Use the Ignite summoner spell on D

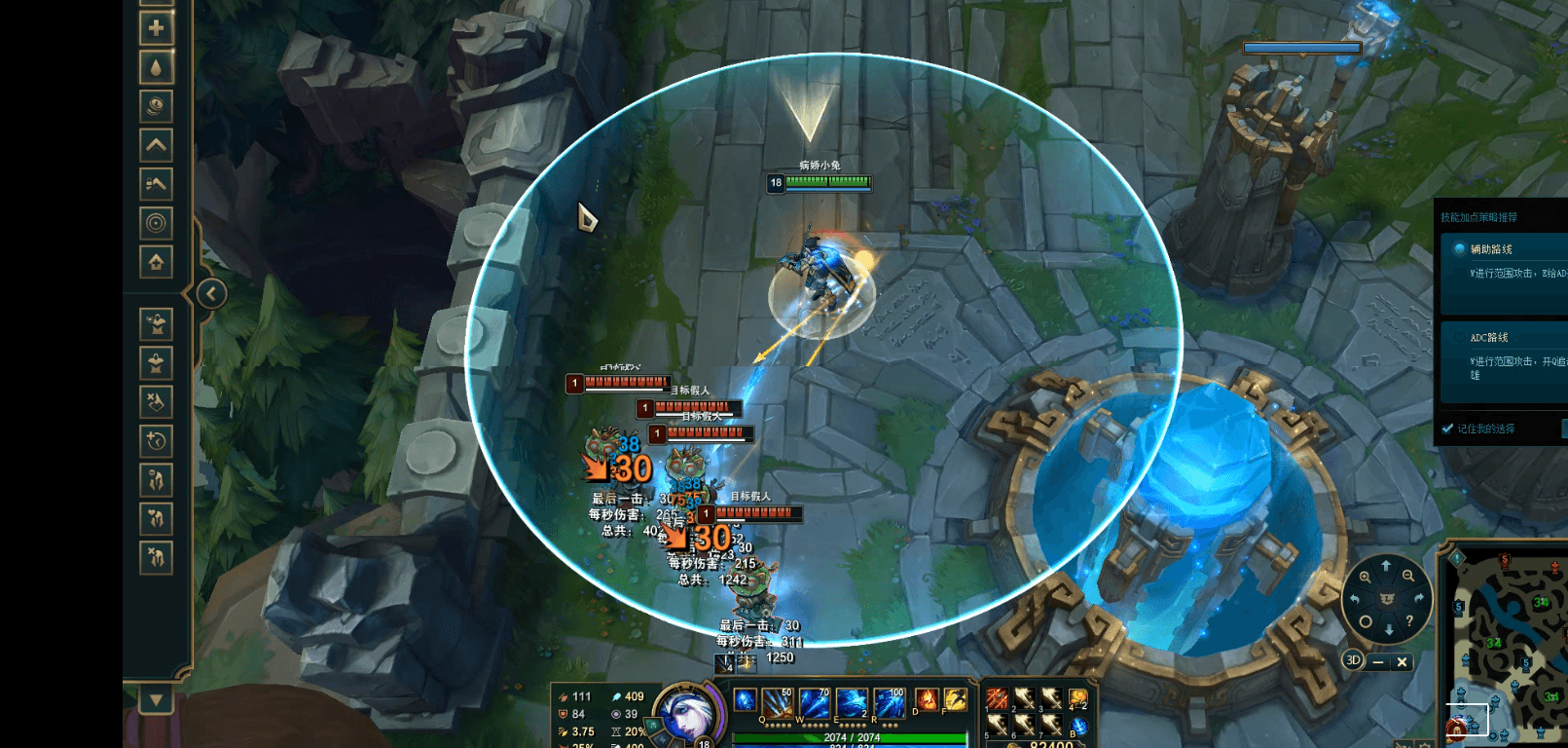coord(925,699)
